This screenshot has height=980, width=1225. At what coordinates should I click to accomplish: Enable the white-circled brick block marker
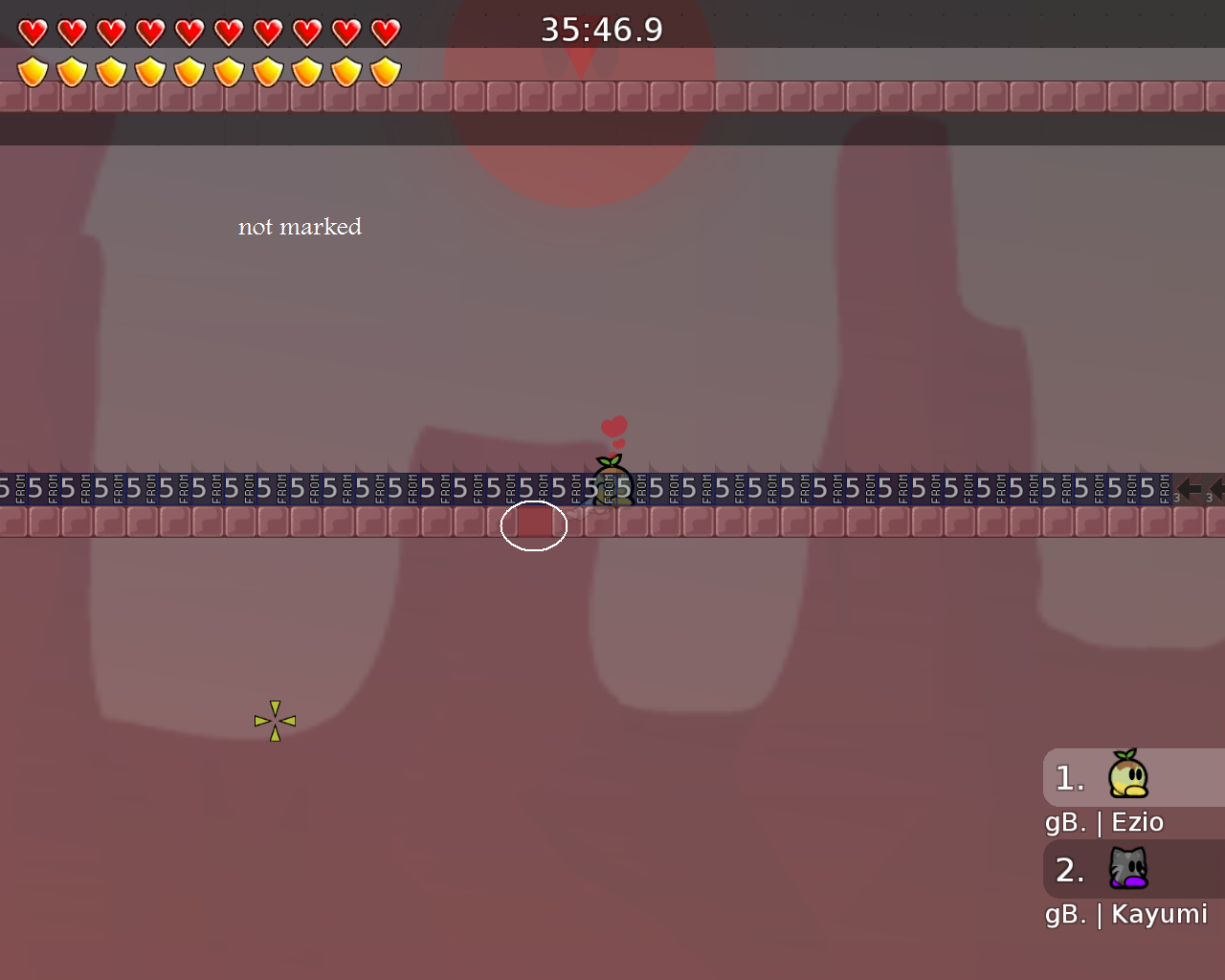click(x=533, y=524)
